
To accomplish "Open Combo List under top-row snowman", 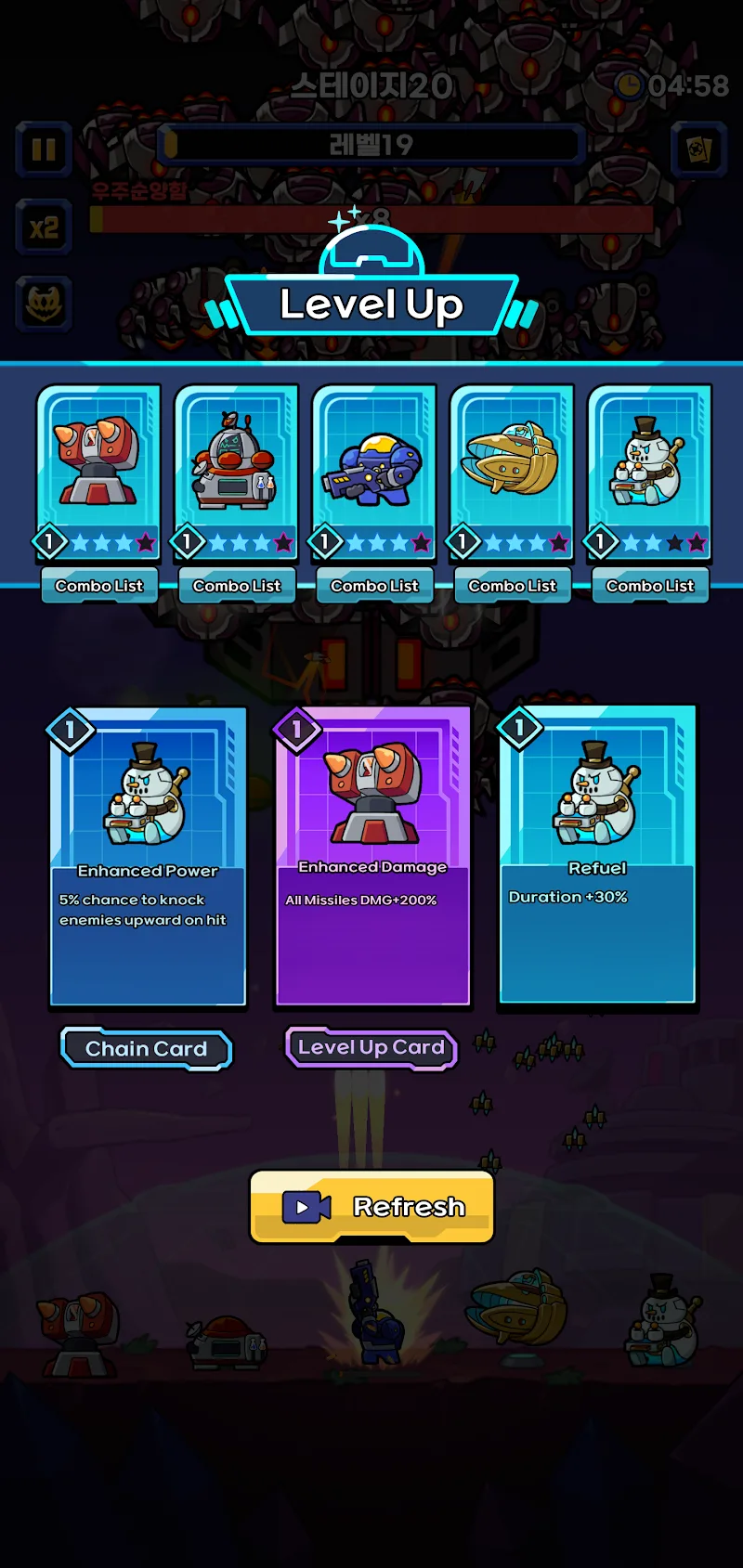I will pyautogui.click(x=650, y=586).
